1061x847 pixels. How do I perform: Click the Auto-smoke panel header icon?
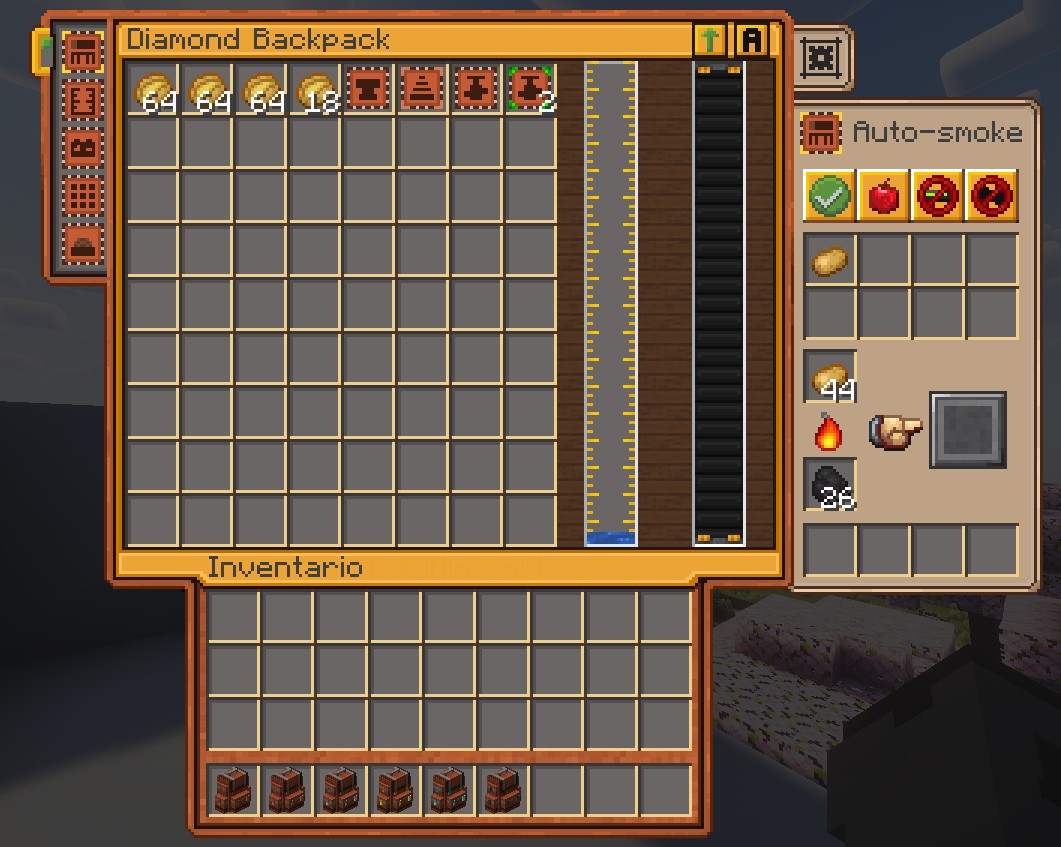(x=820, y=133)
